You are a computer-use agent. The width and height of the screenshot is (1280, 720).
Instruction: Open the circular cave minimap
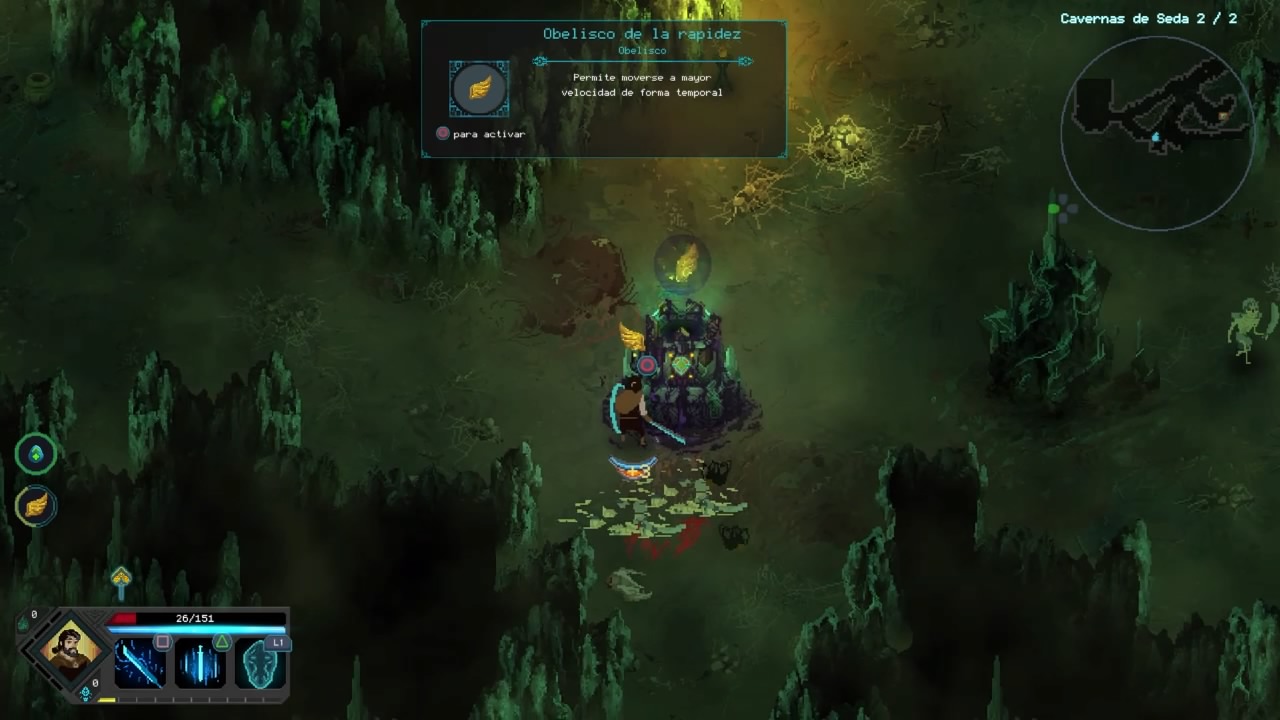coord(1157,133)
